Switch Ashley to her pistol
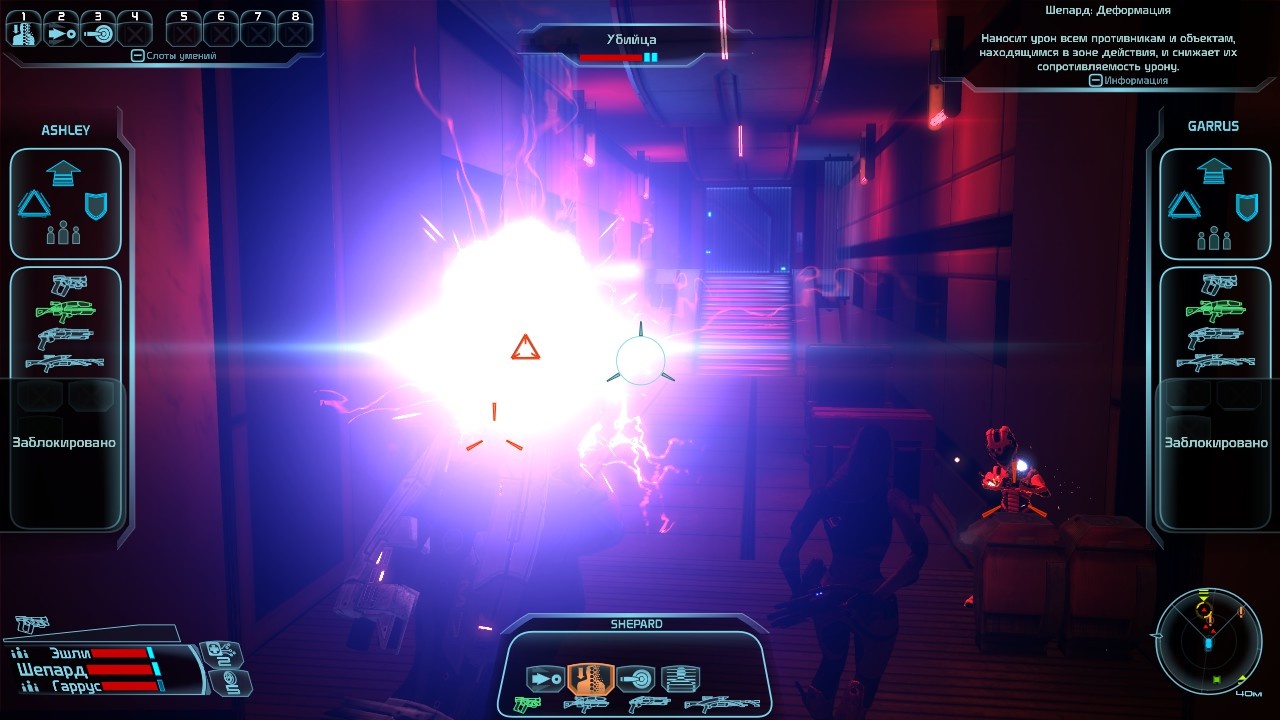This screenshot has height=720, width=1280. 67,286
